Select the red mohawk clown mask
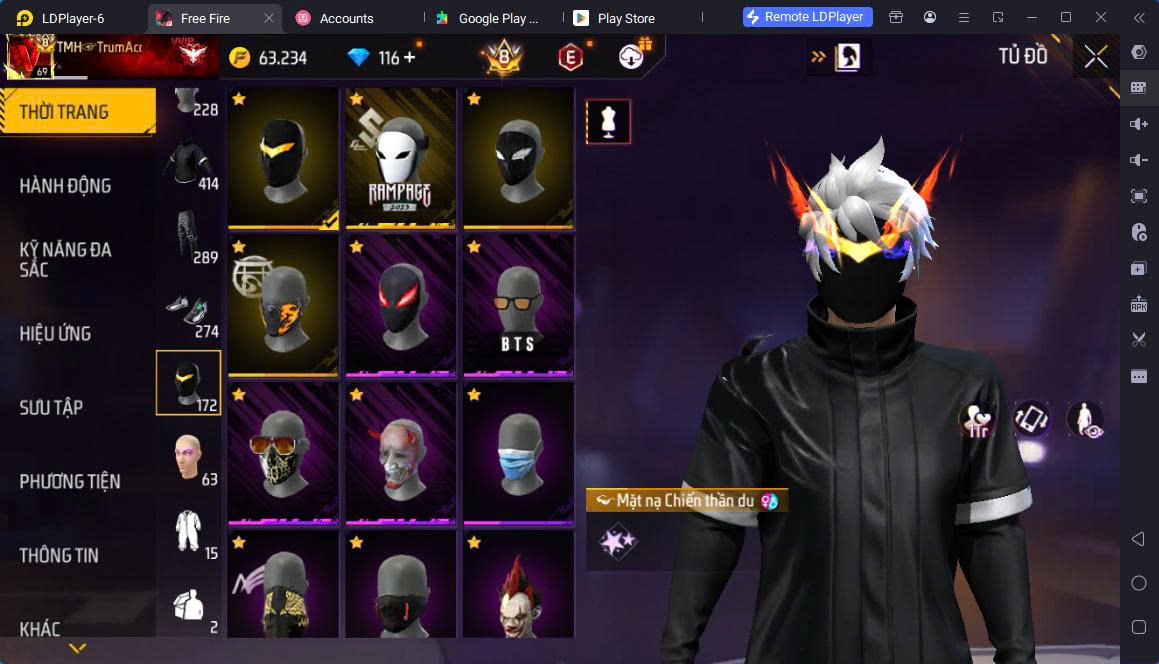This screenshot has height=664, width=1159. (518, 590)
